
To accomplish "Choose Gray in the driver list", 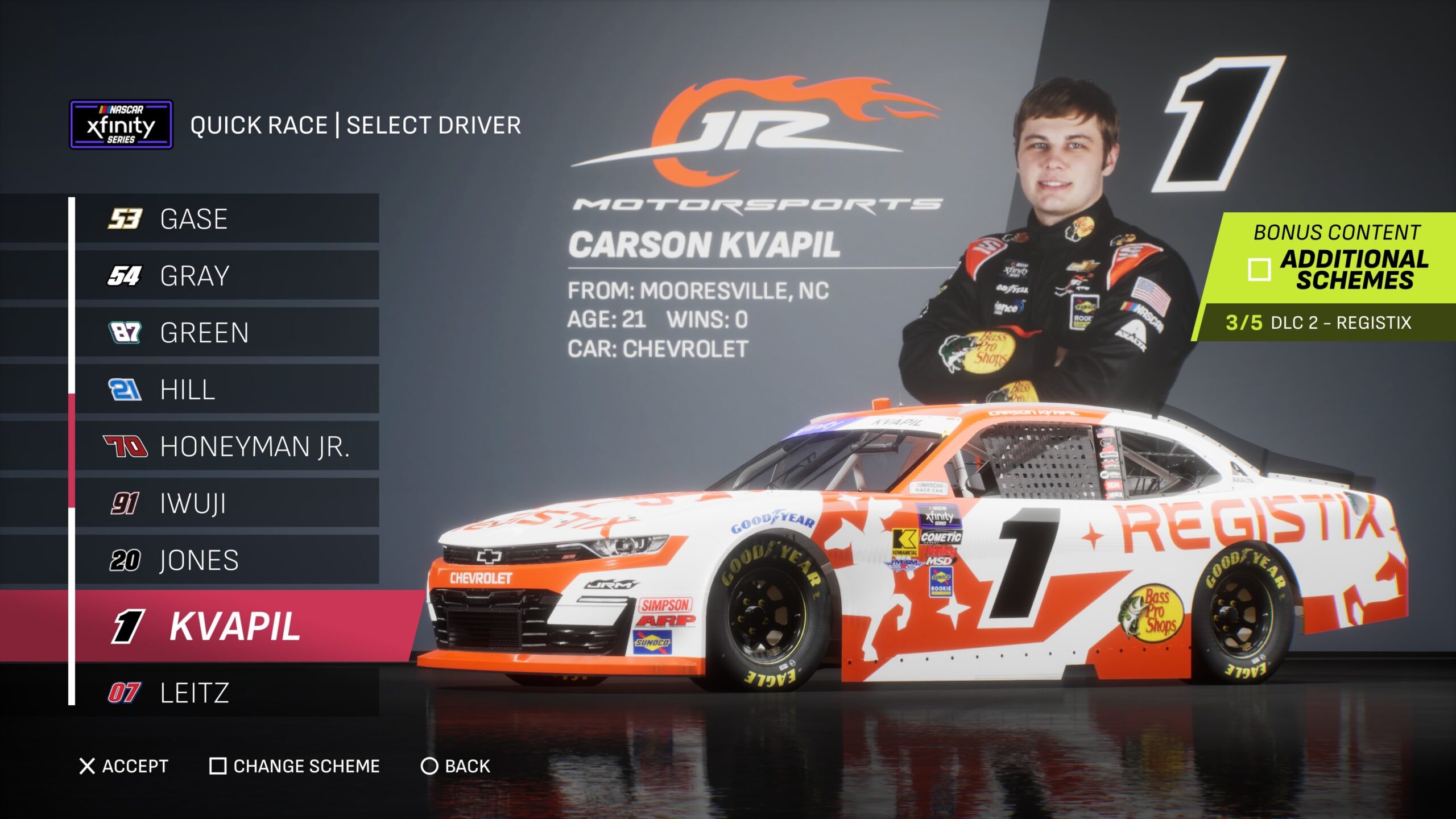I will point(226,276).
